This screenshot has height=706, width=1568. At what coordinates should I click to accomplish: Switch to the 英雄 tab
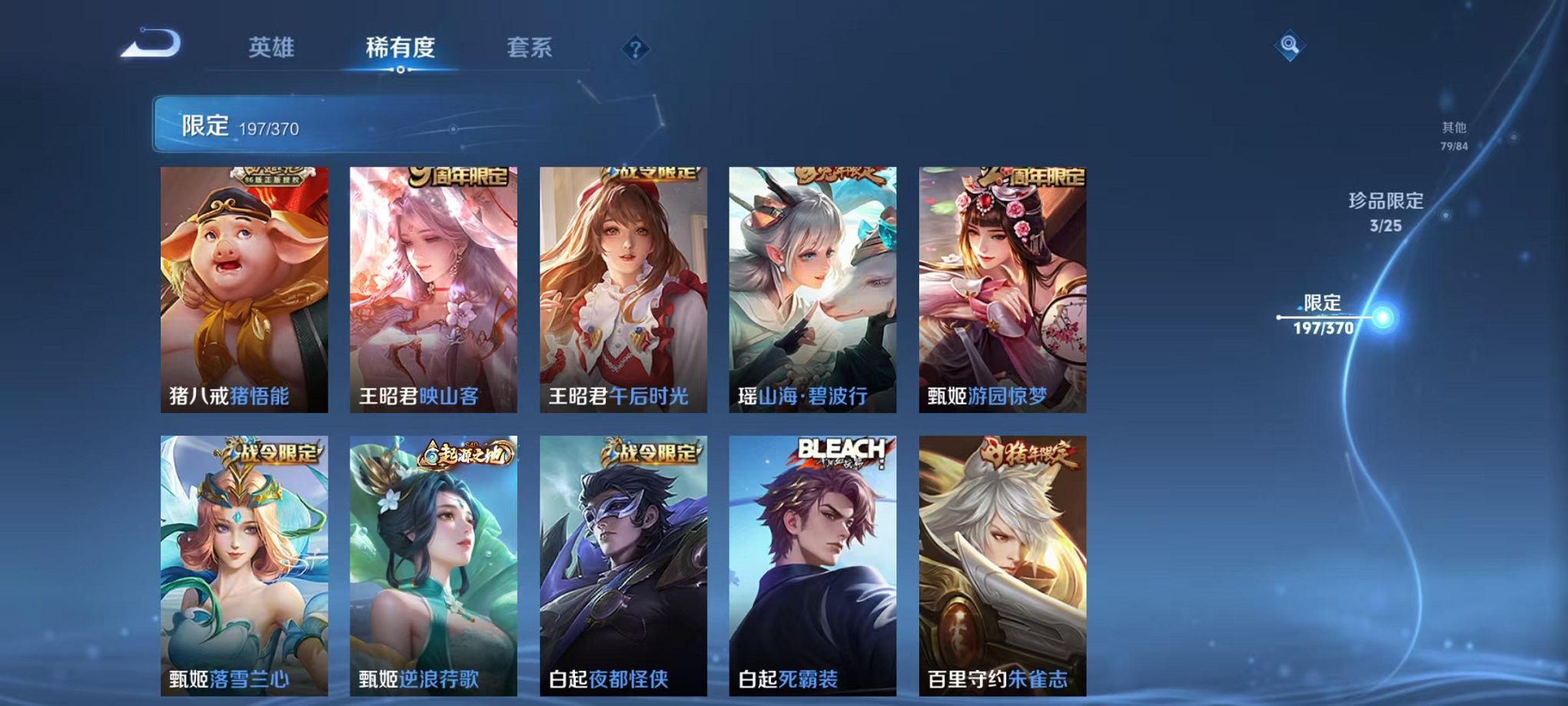click(x=271, y=48)
